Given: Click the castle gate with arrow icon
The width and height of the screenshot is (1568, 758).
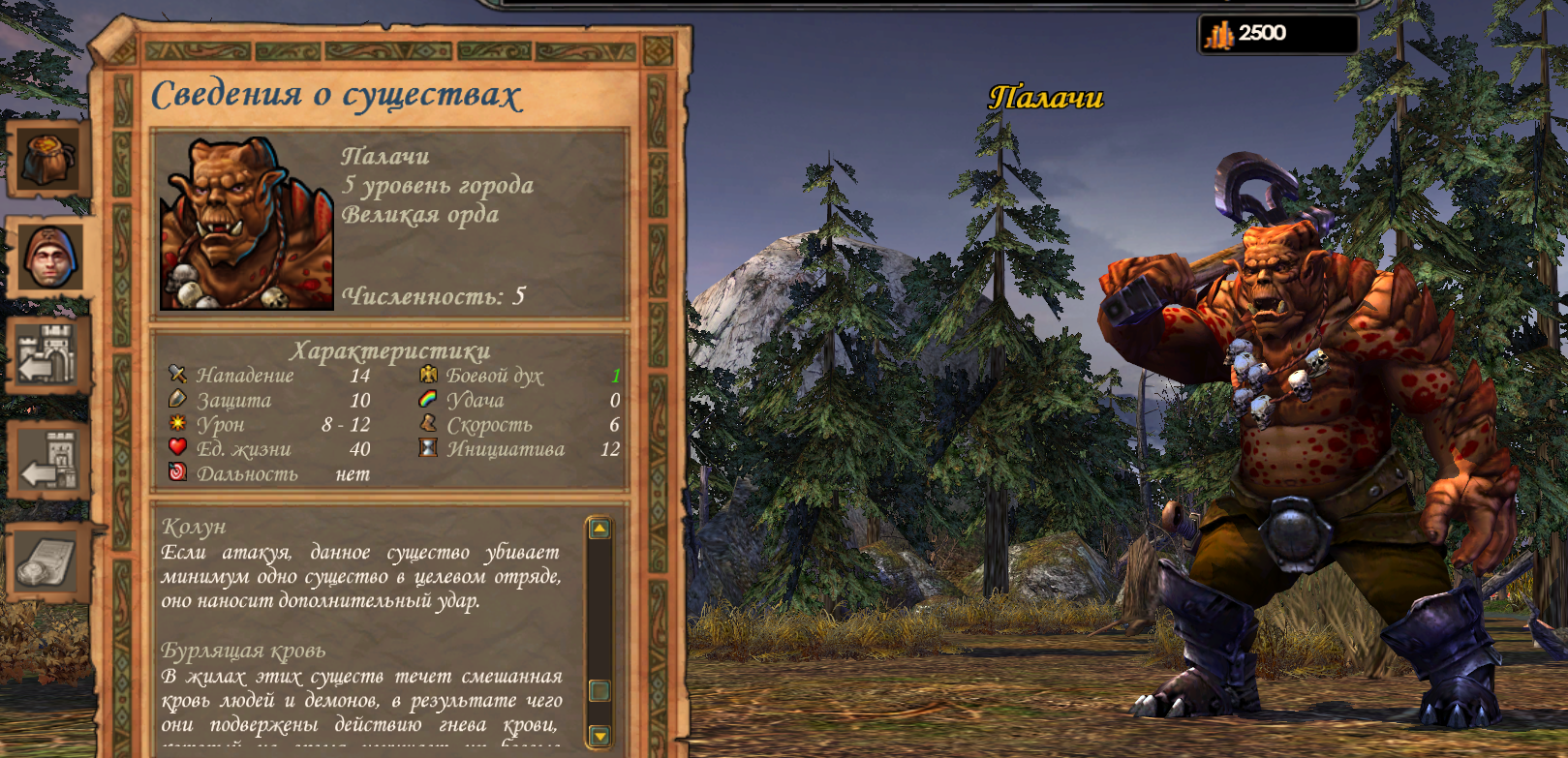Looking at the screenshot, I should click(47, 355).
